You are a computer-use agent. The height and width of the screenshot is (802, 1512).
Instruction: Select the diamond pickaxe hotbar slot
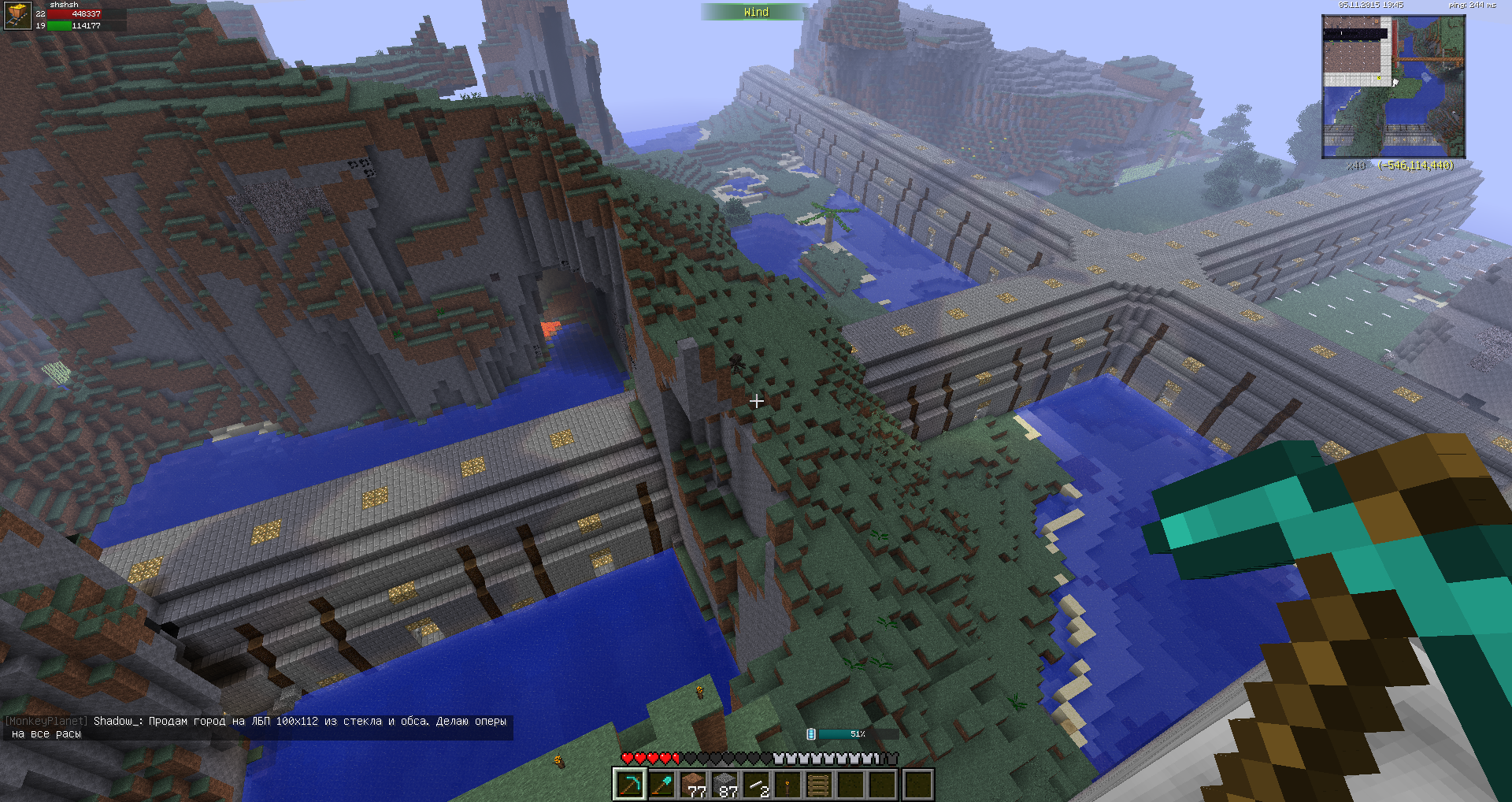(x=630, y=785)
